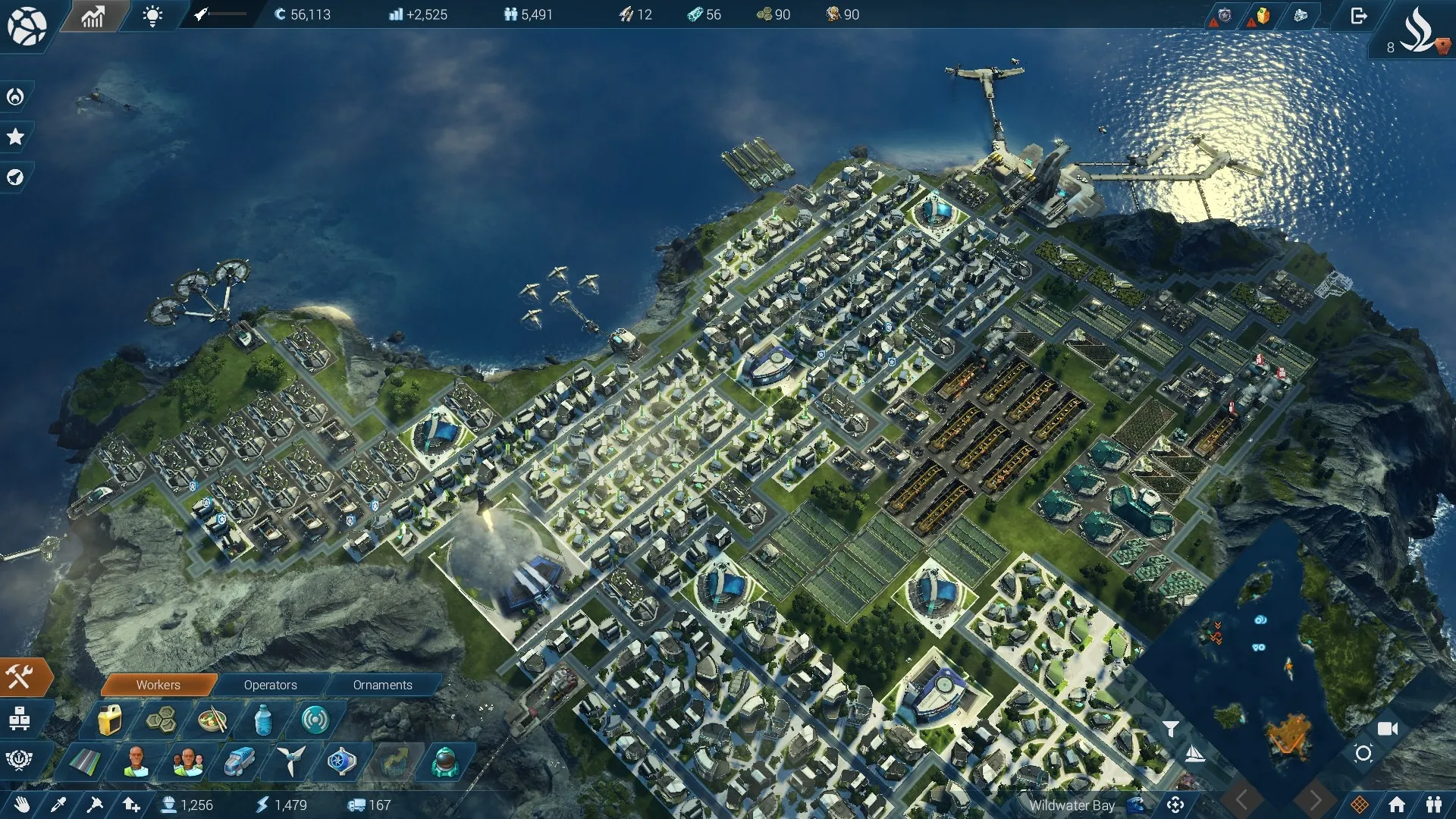
Task: Select the Workers tab
Action: [x=158, y=685]
